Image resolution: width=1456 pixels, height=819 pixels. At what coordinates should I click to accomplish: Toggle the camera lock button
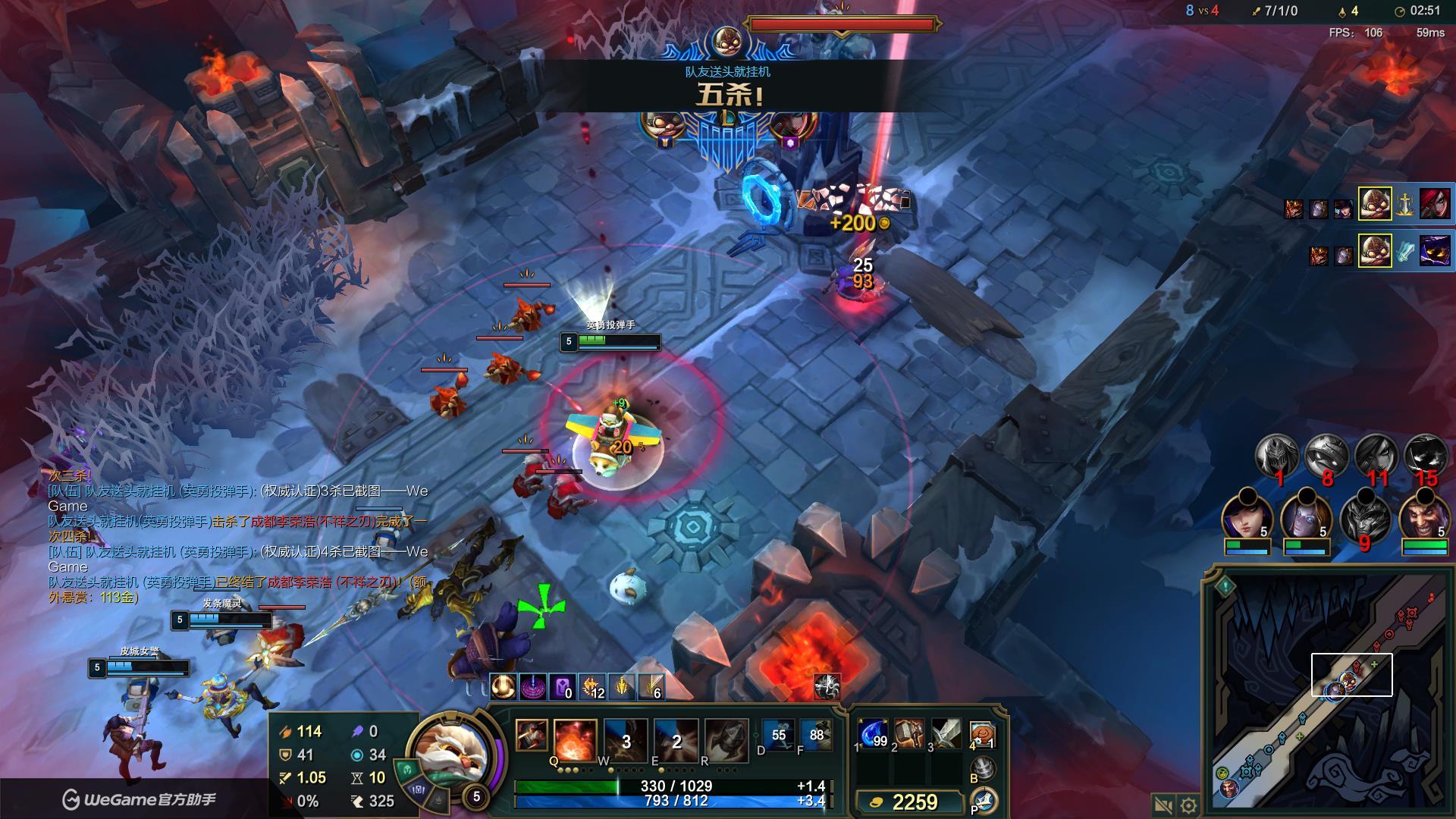pyautogui.click(x=1163, y=805)
